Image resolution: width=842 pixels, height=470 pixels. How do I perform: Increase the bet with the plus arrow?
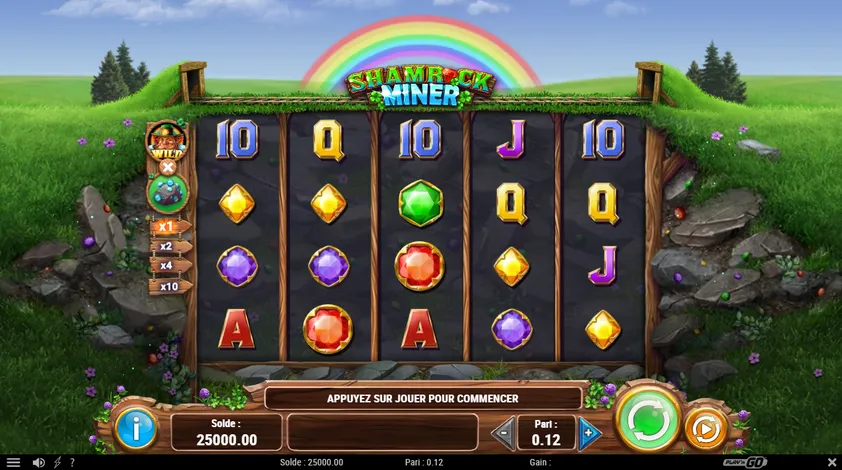coord(589,433)
